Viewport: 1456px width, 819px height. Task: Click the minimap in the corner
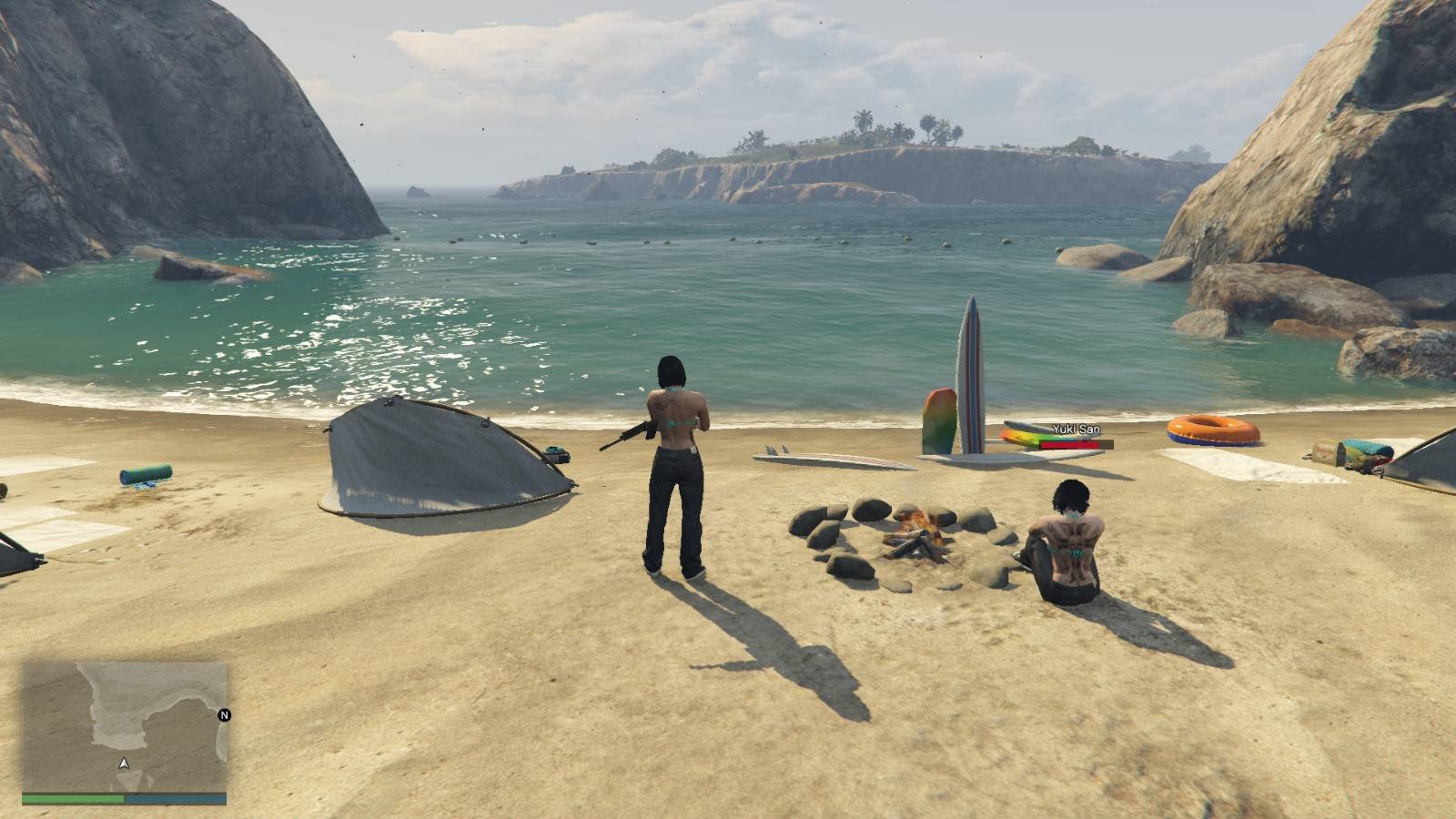(x=125, y=727)
